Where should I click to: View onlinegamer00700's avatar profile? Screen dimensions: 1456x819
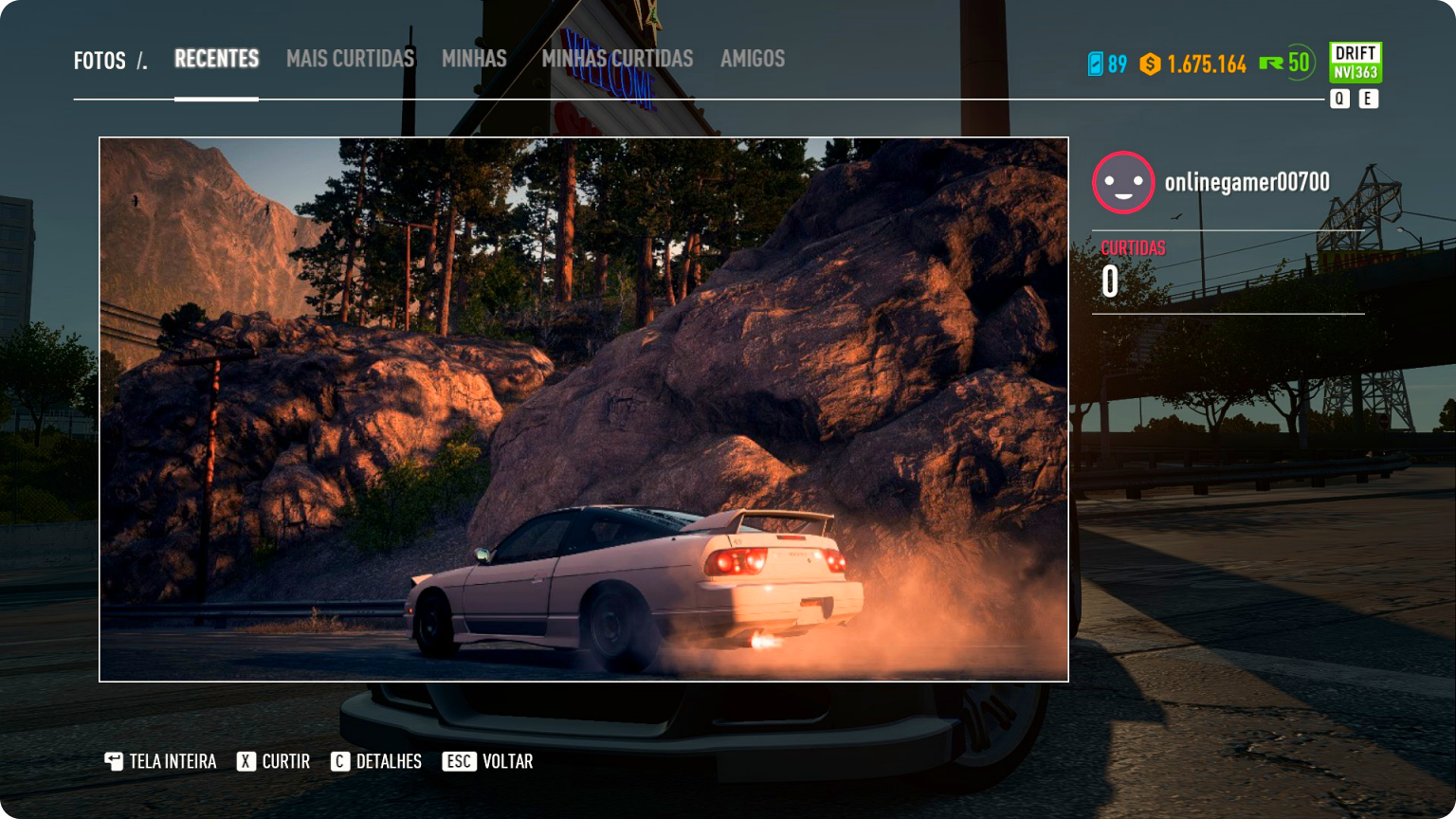coord(1123,182)
